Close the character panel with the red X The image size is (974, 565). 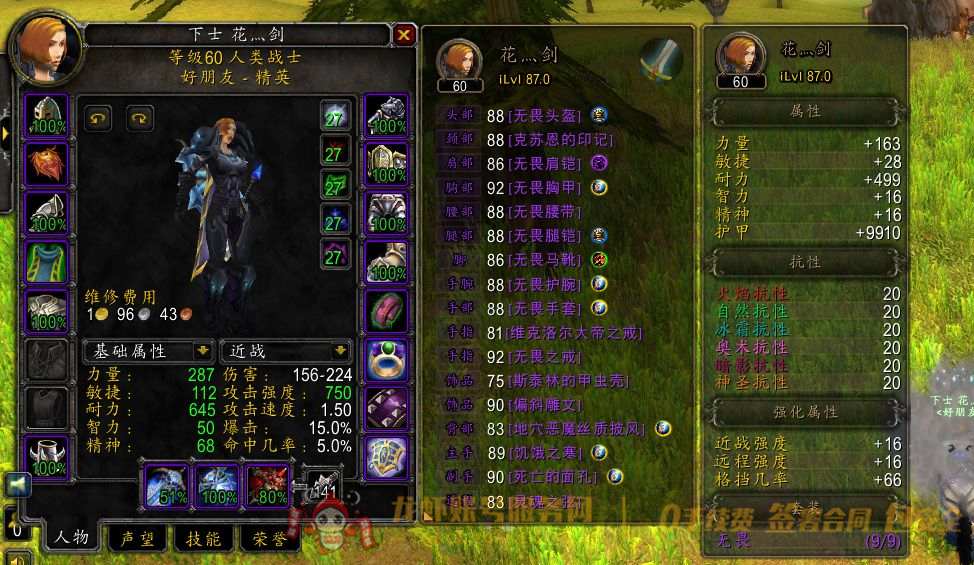click(404, 35)
